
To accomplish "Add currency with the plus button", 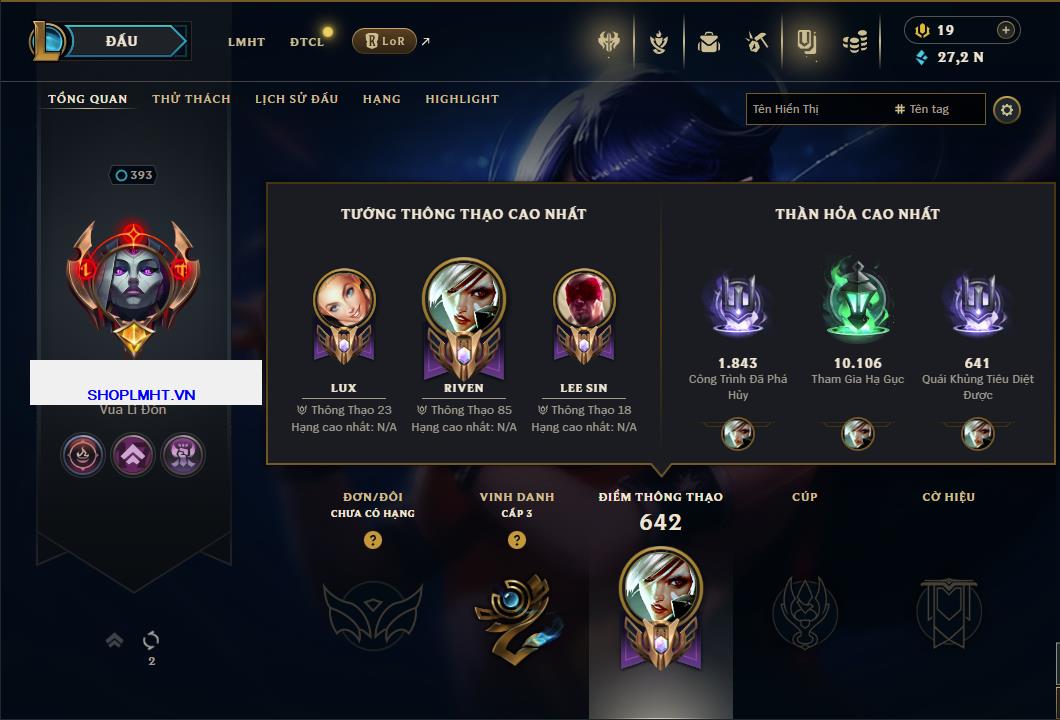I will tap(1006, 30).
